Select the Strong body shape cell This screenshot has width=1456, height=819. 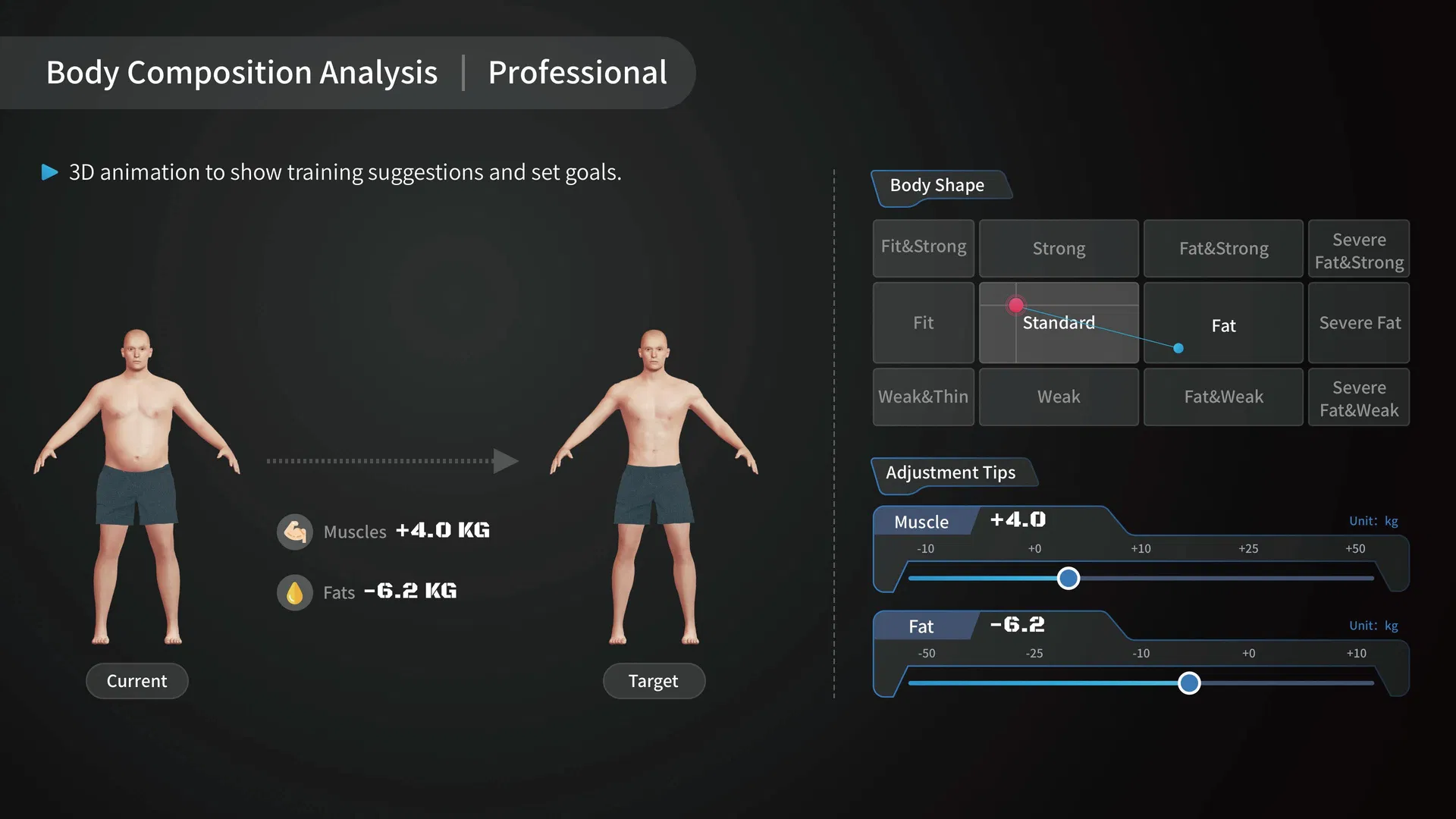(x=1059, y=248)
